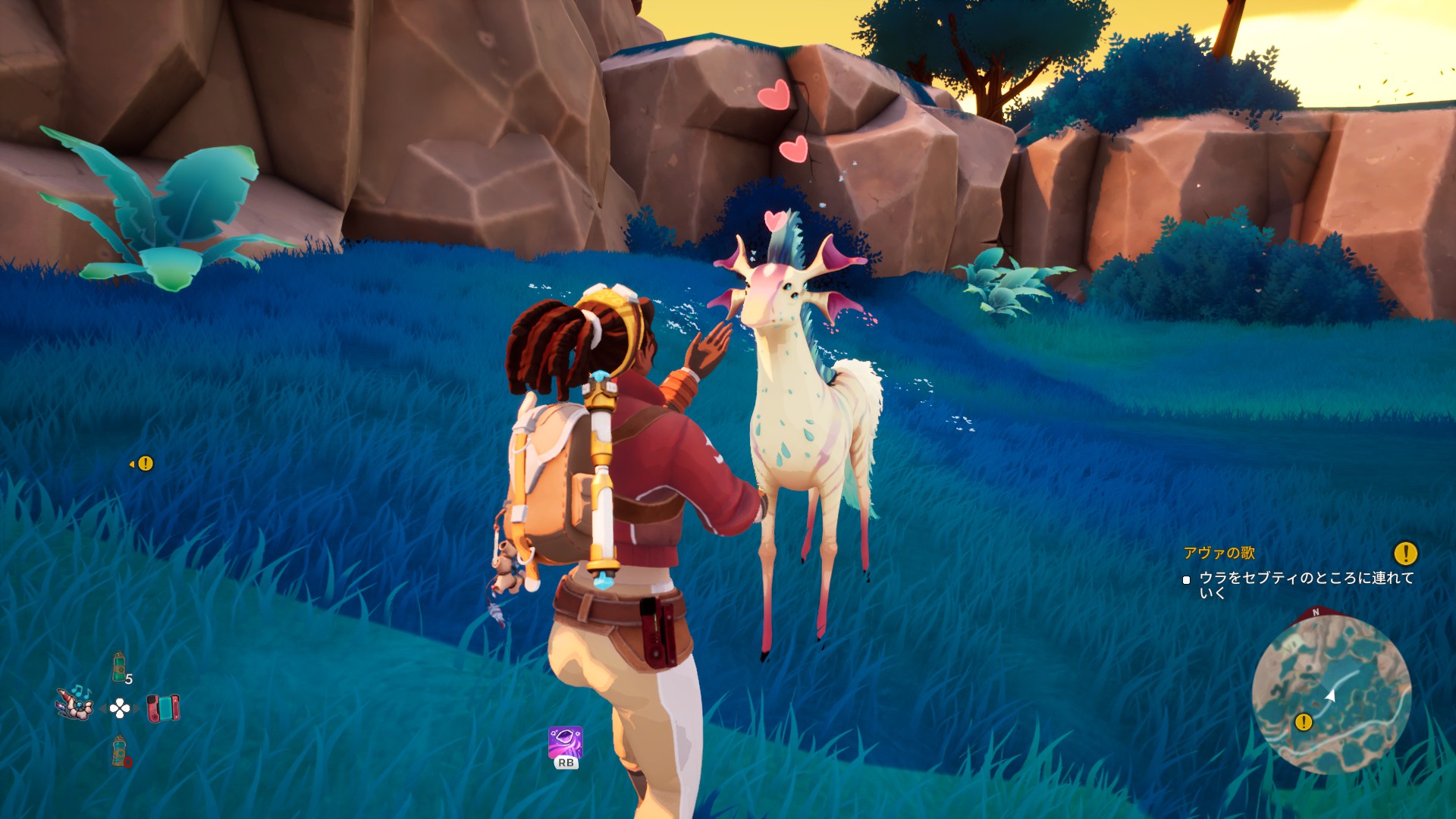Image resolution: width=1456 pixels, height=819 pixels.
Task: Select the empty spray canister showing red 0
Action: [x=120, y=751]
